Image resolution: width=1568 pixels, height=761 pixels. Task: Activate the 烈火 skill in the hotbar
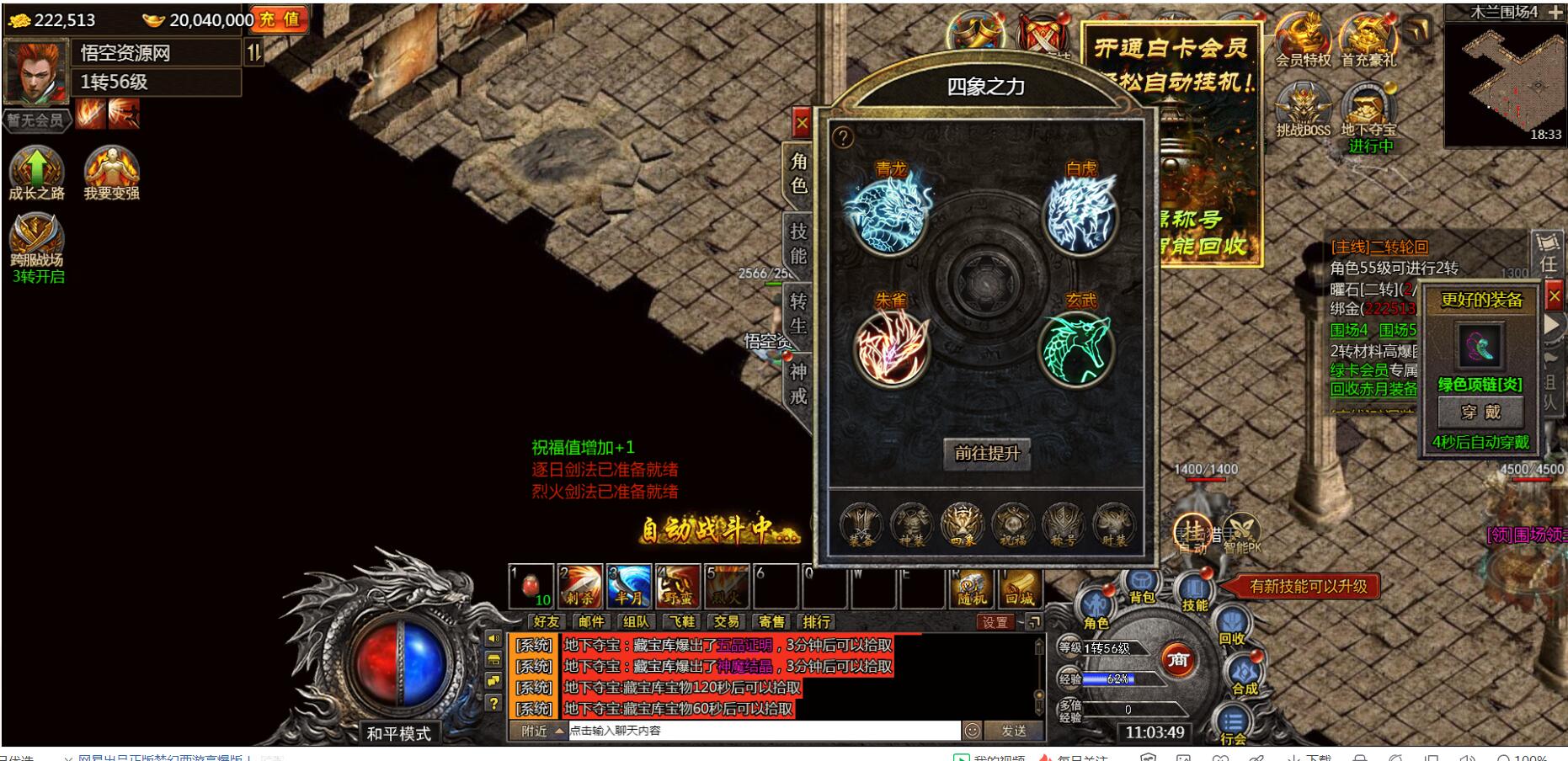727,586
